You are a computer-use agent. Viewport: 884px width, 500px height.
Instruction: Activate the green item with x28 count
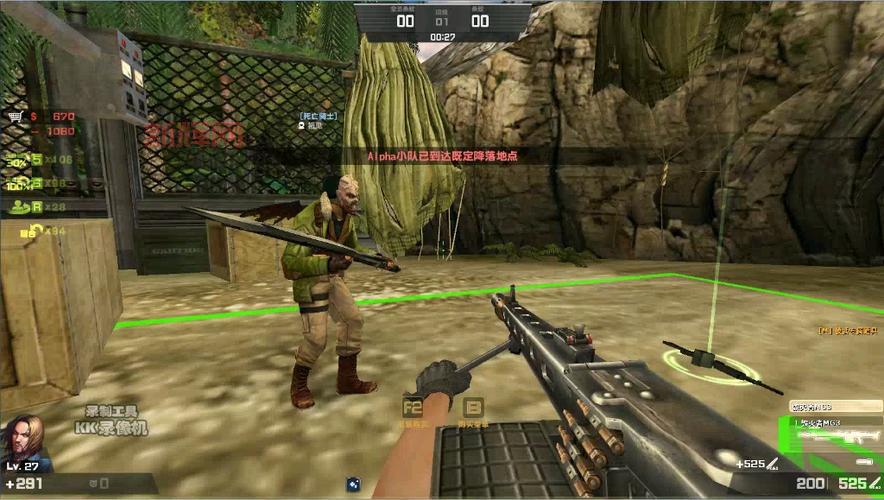20,207
